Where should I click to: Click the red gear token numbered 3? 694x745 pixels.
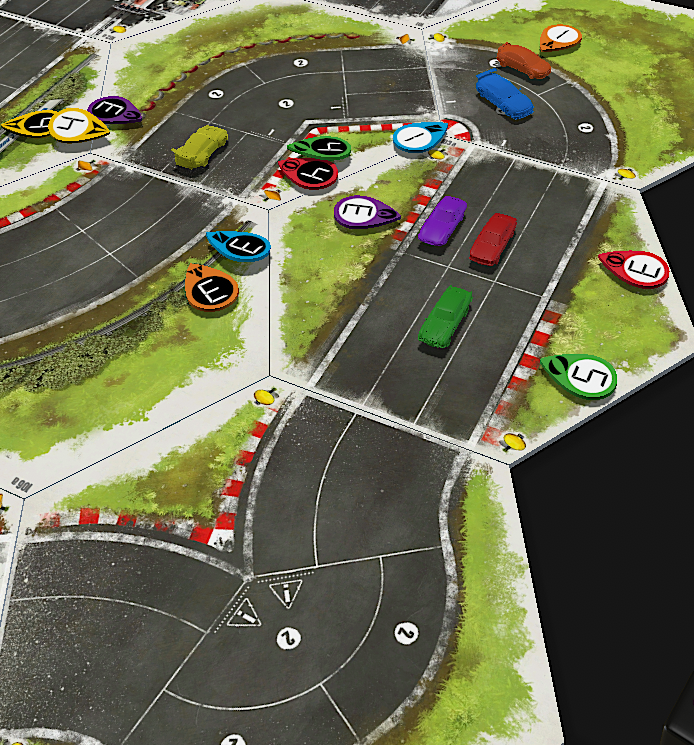pyautogui.click(x=638, y=268)
